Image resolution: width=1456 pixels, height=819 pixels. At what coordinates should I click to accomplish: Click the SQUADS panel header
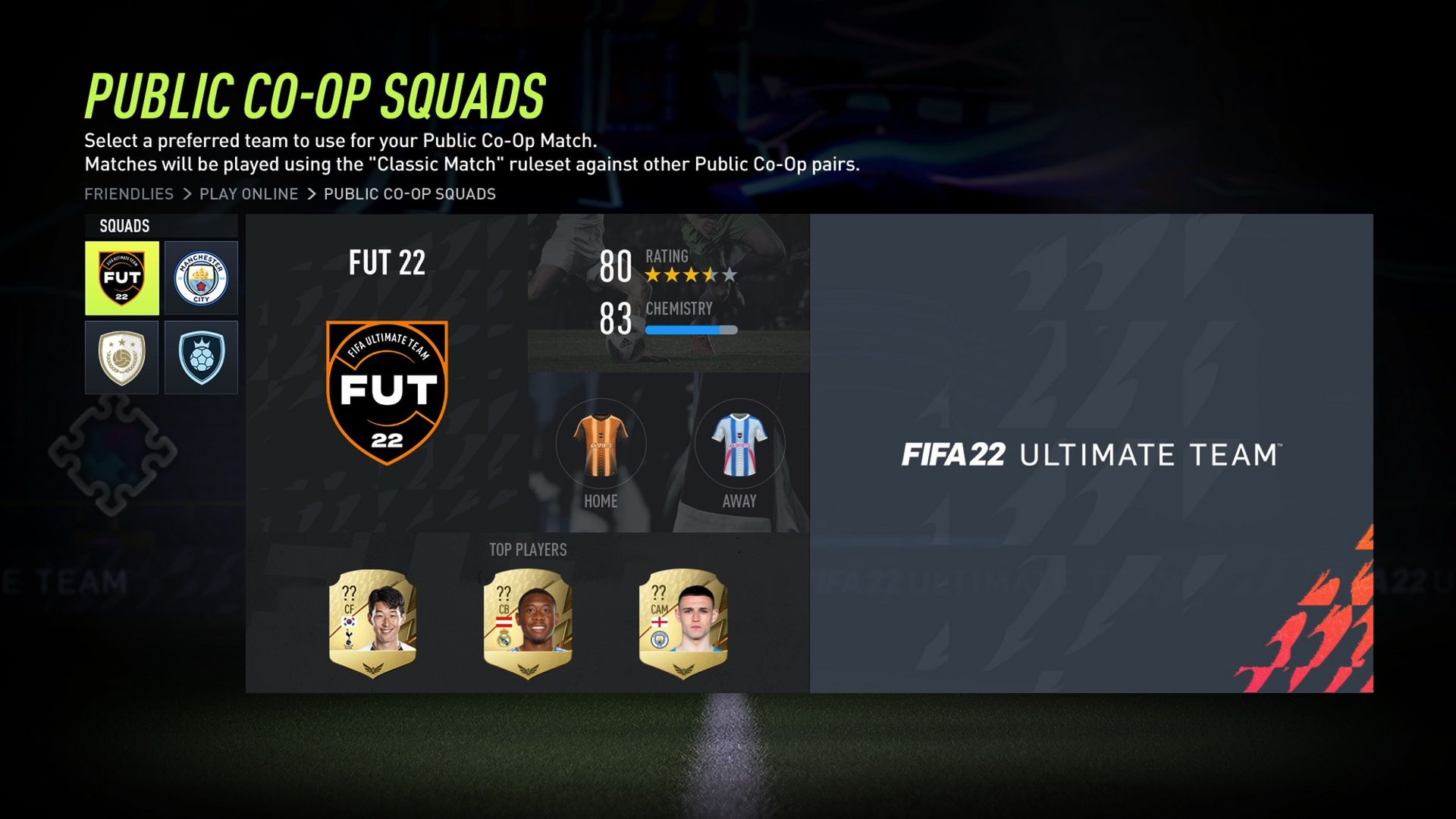[121, 225]
